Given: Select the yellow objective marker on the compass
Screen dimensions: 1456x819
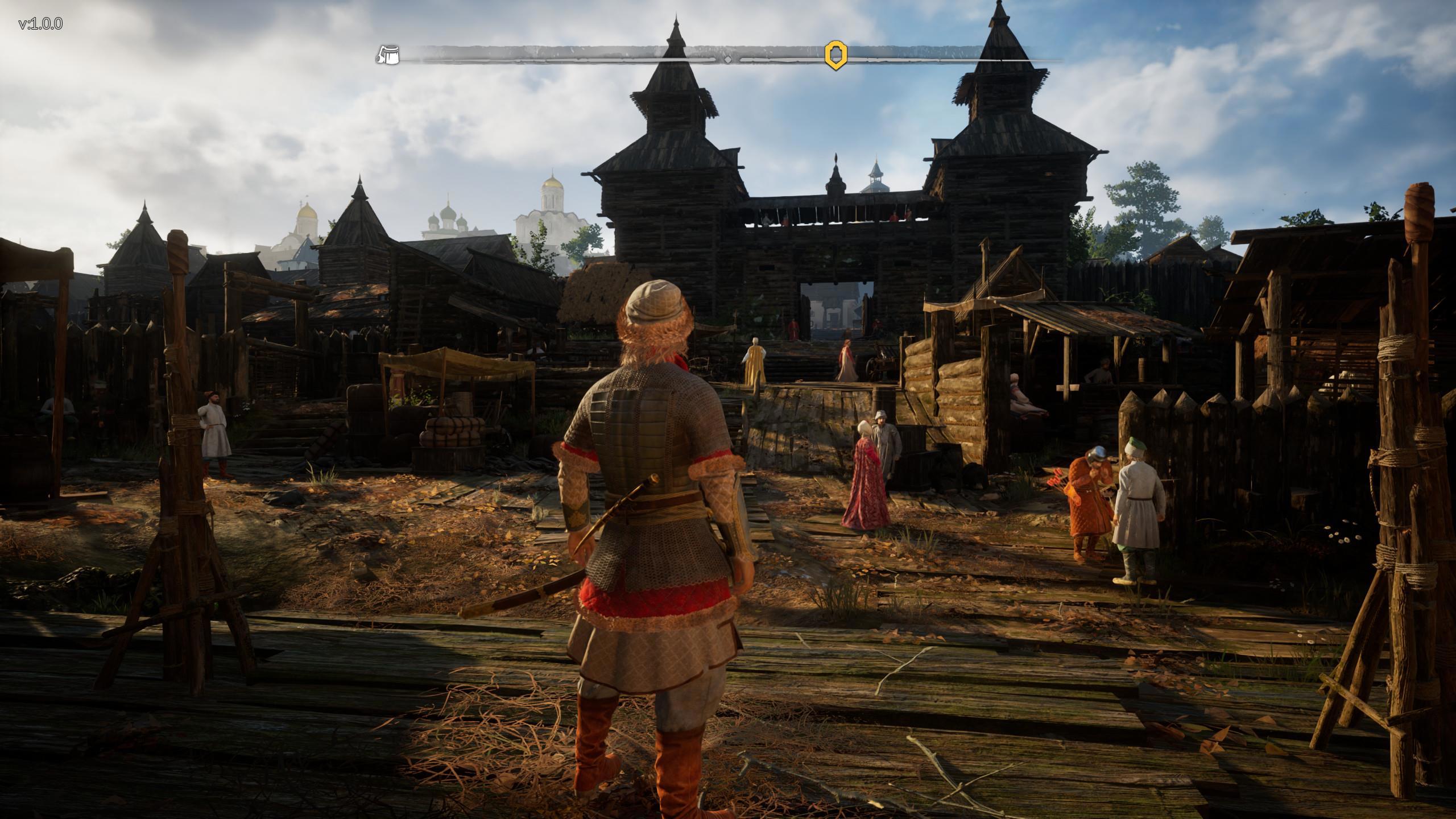Looking at the screenshot, I should (x=835, y=55).
